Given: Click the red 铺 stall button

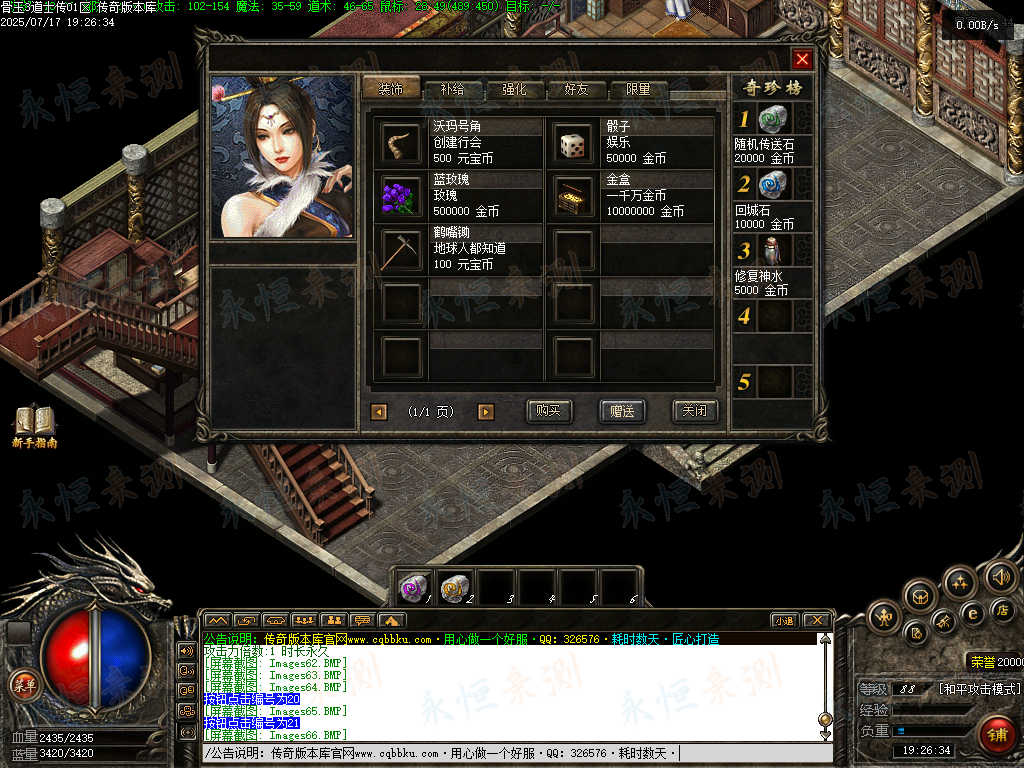Looking at the screenshot, I should point(996,734).
